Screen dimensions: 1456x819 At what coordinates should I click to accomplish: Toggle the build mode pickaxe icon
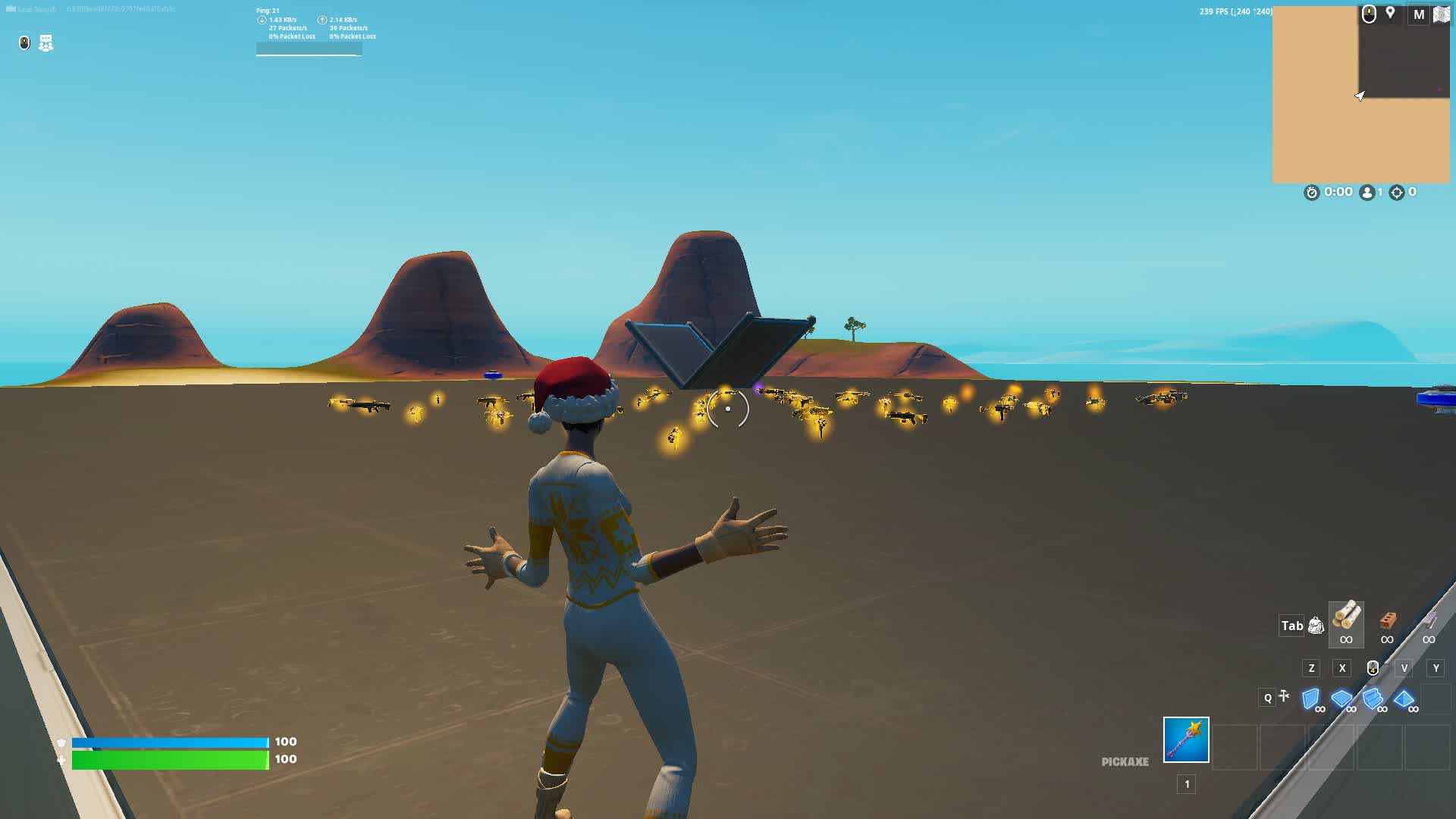[x=1283, y=696]
